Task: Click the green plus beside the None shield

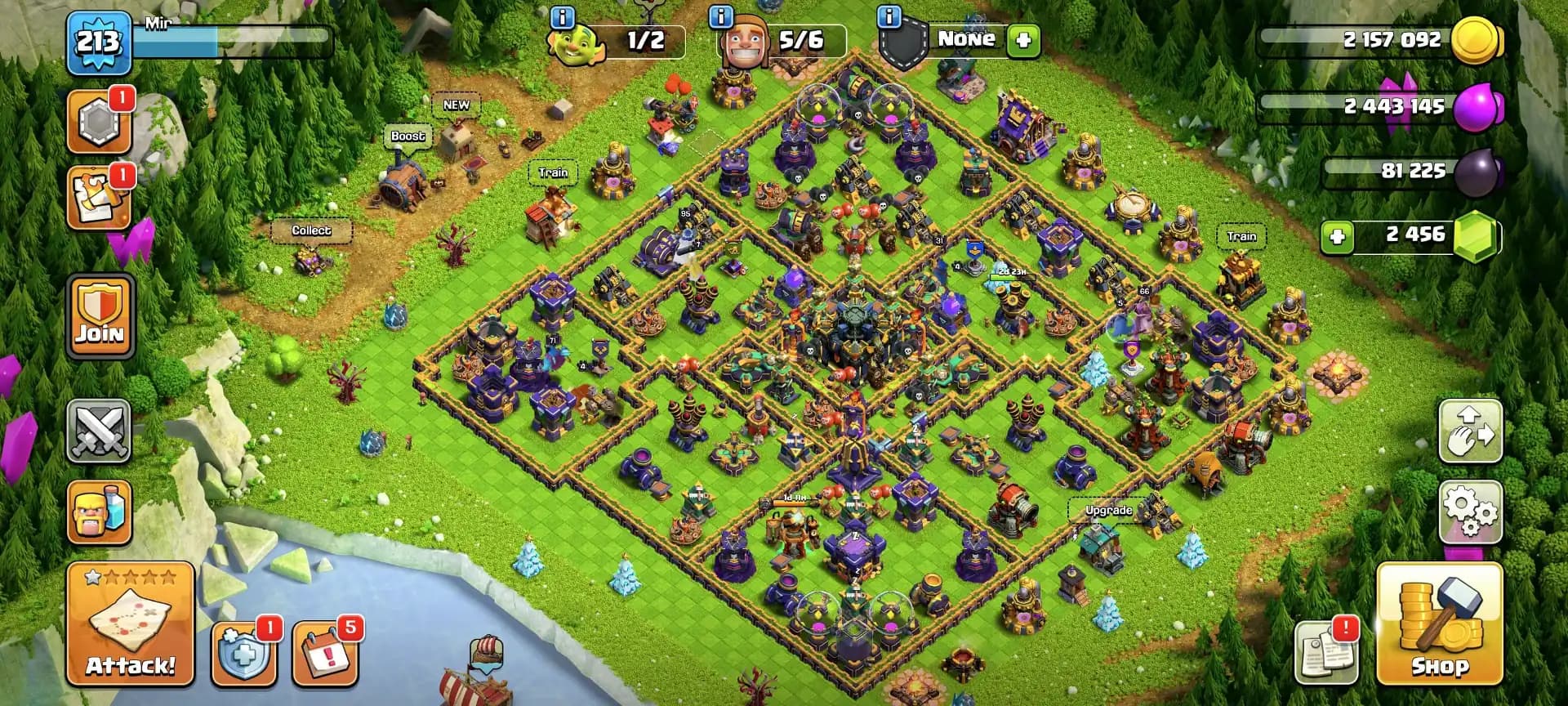Action: pos(1023,39)
